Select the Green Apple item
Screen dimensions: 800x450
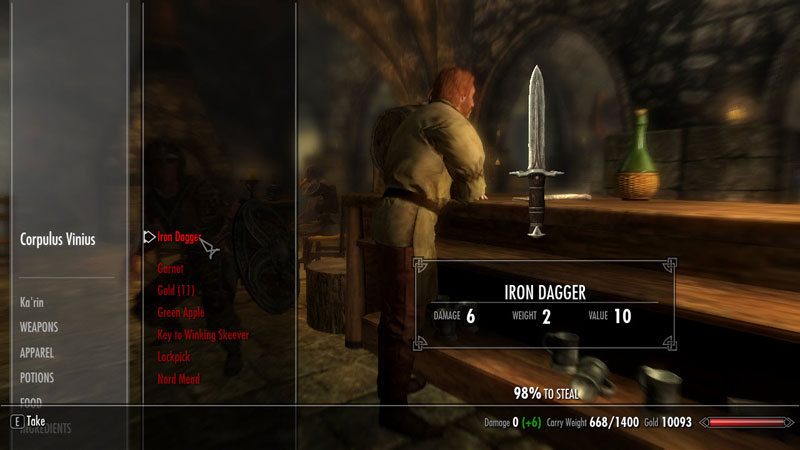coord(181,313)
